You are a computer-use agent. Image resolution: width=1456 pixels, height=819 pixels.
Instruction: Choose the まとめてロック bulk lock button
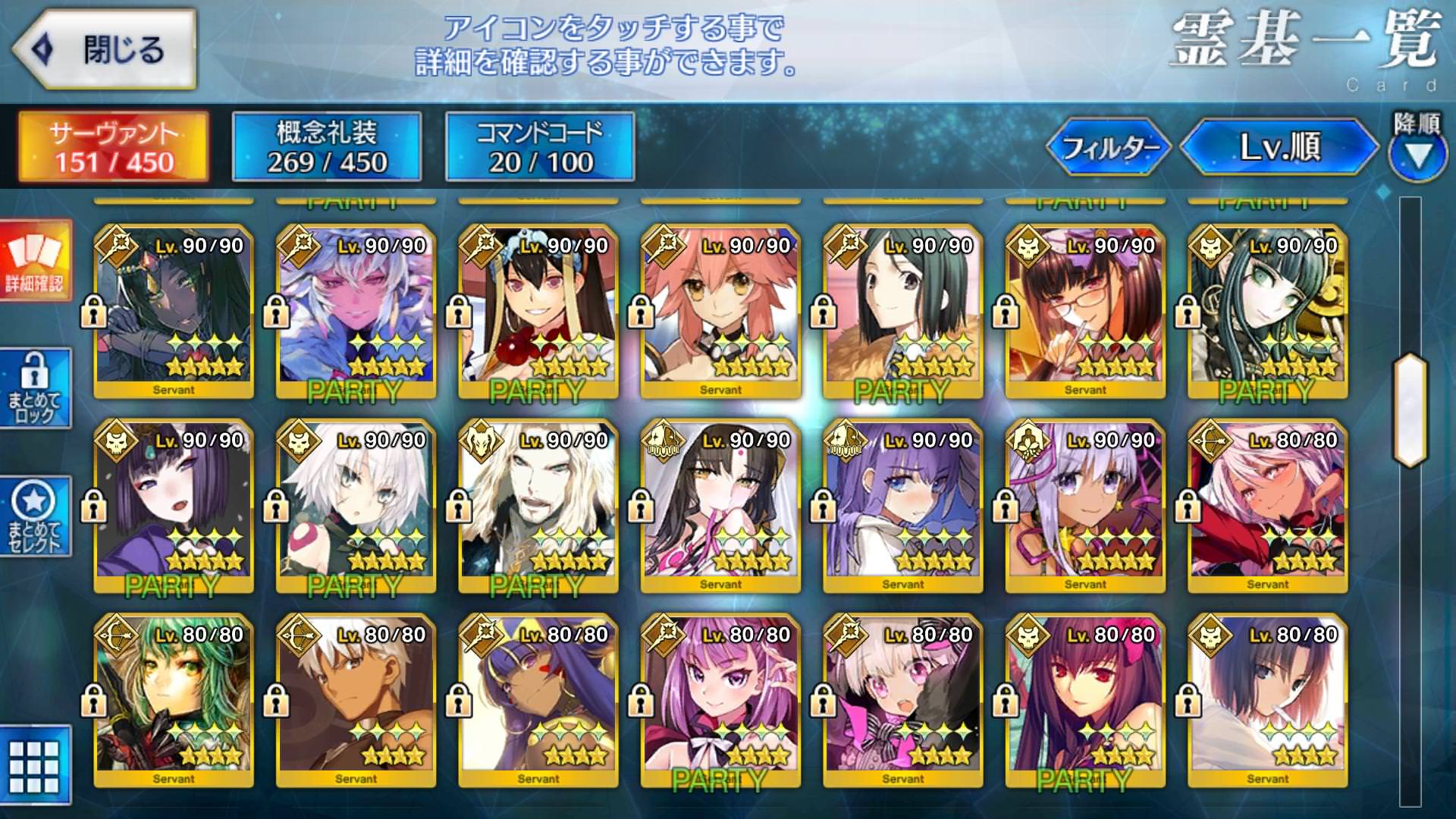tap(35, 388)
